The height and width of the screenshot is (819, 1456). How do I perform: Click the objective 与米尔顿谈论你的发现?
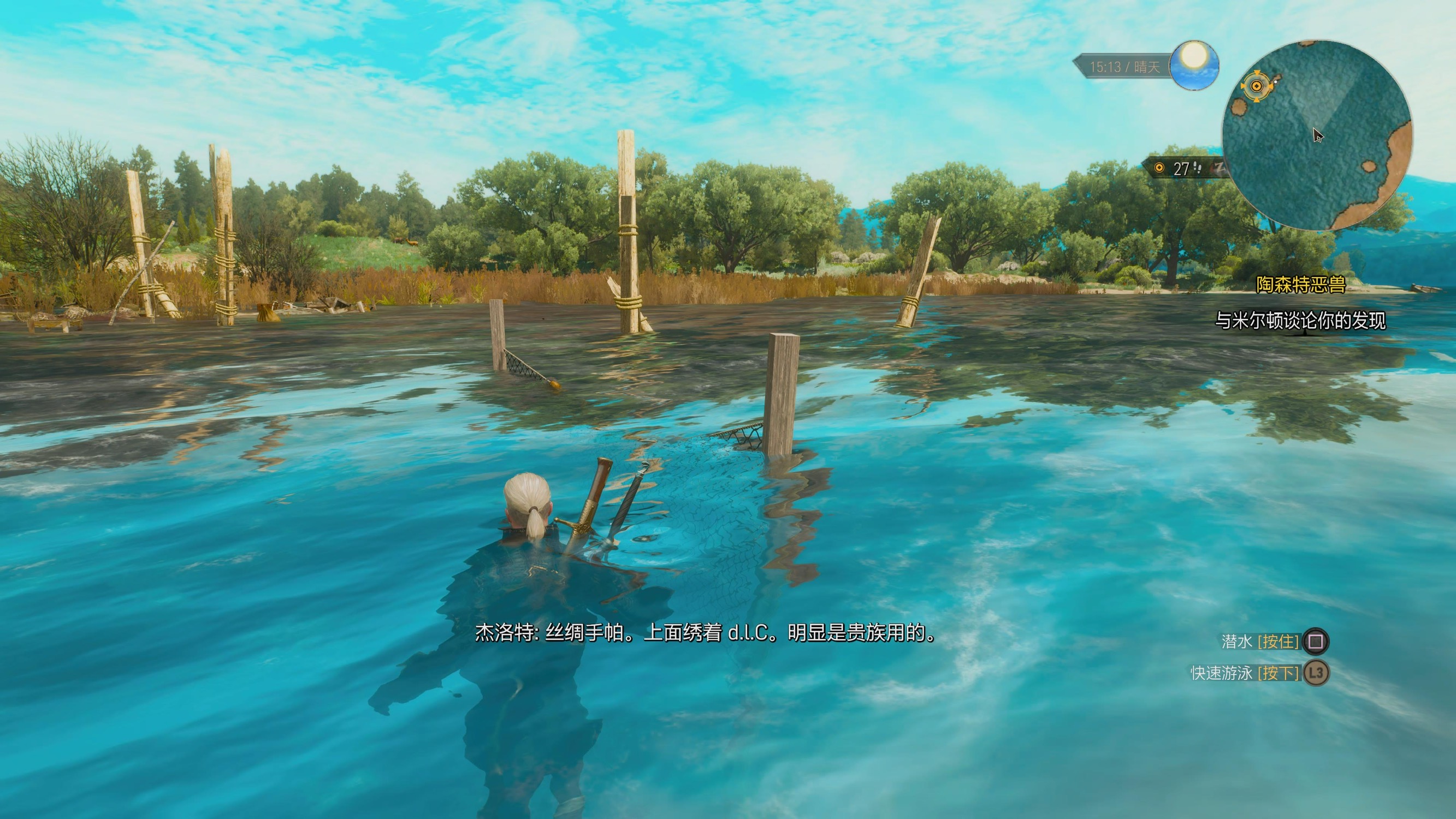point(1300,321)
